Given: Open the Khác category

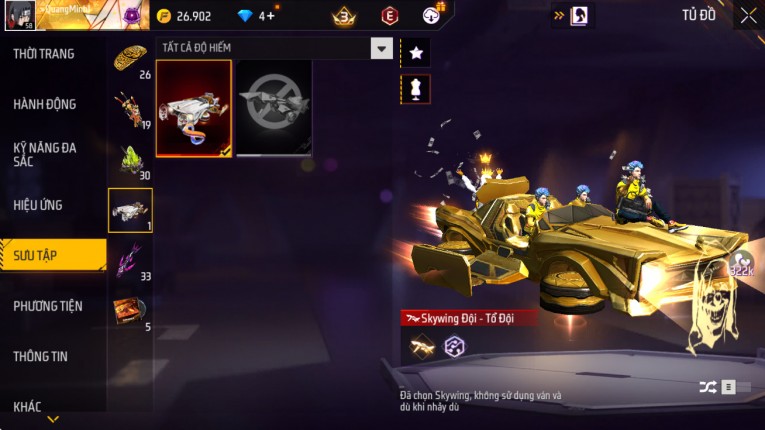Looking at the screenshot, I should 28,406.
